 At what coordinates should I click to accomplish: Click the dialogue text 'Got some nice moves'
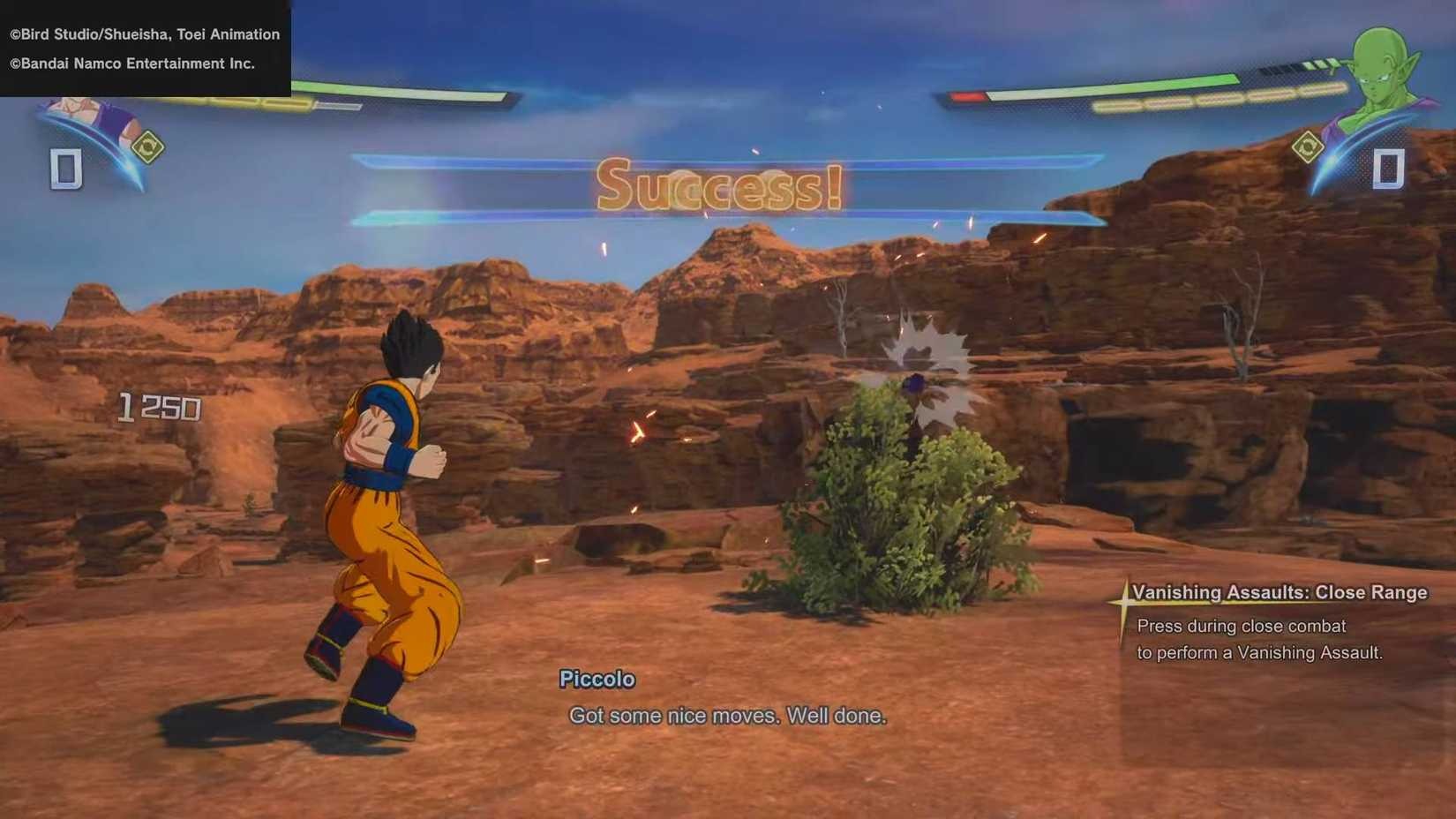728,716
